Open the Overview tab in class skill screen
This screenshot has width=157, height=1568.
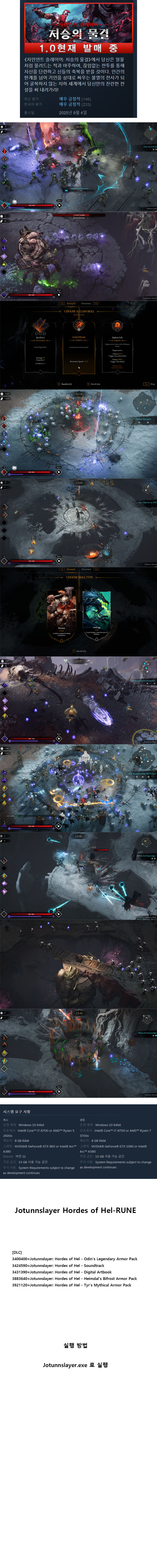[x=86, y=303]
